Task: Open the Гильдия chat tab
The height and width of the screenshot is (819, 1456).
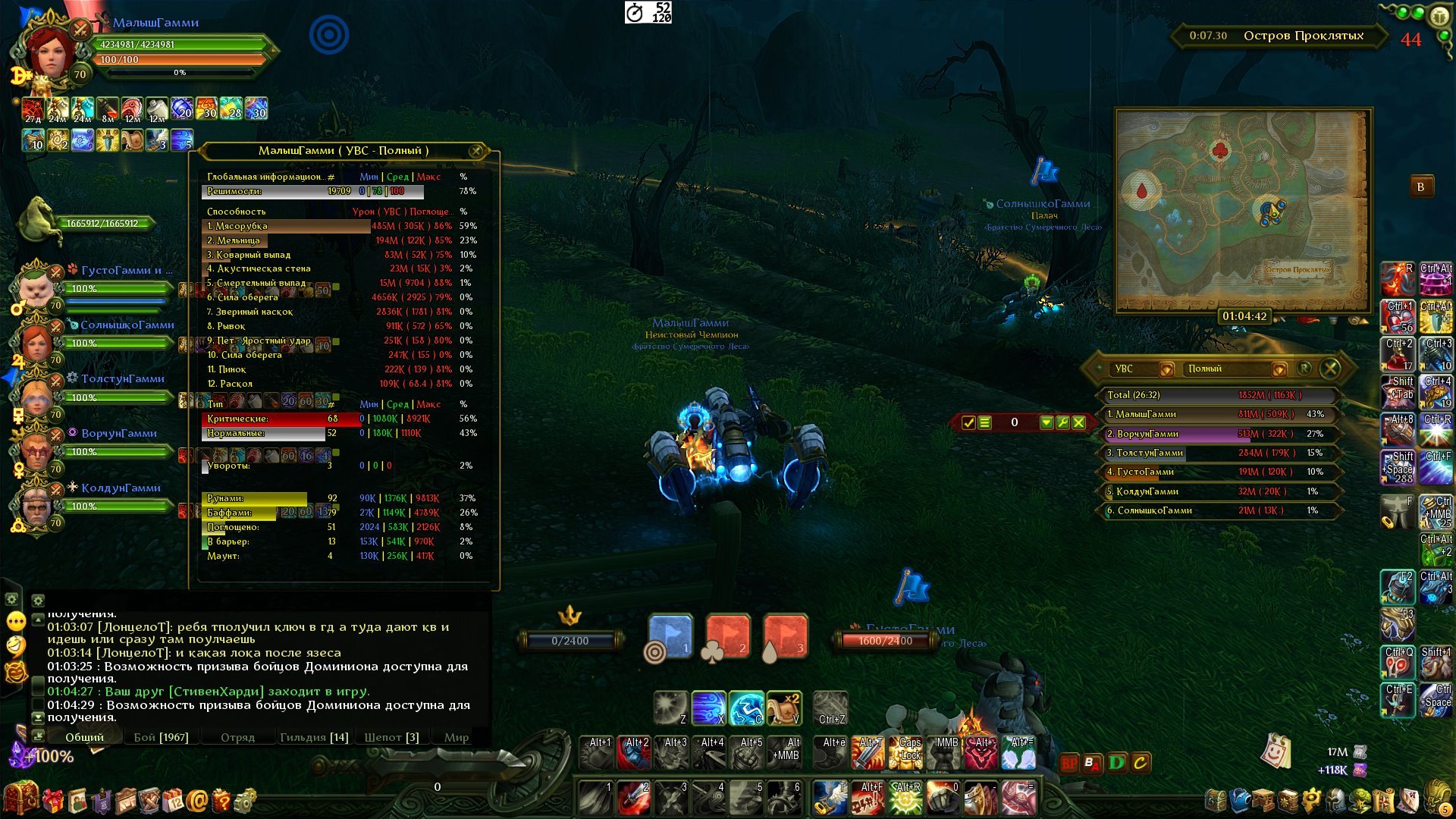Action: click(314, 737)
